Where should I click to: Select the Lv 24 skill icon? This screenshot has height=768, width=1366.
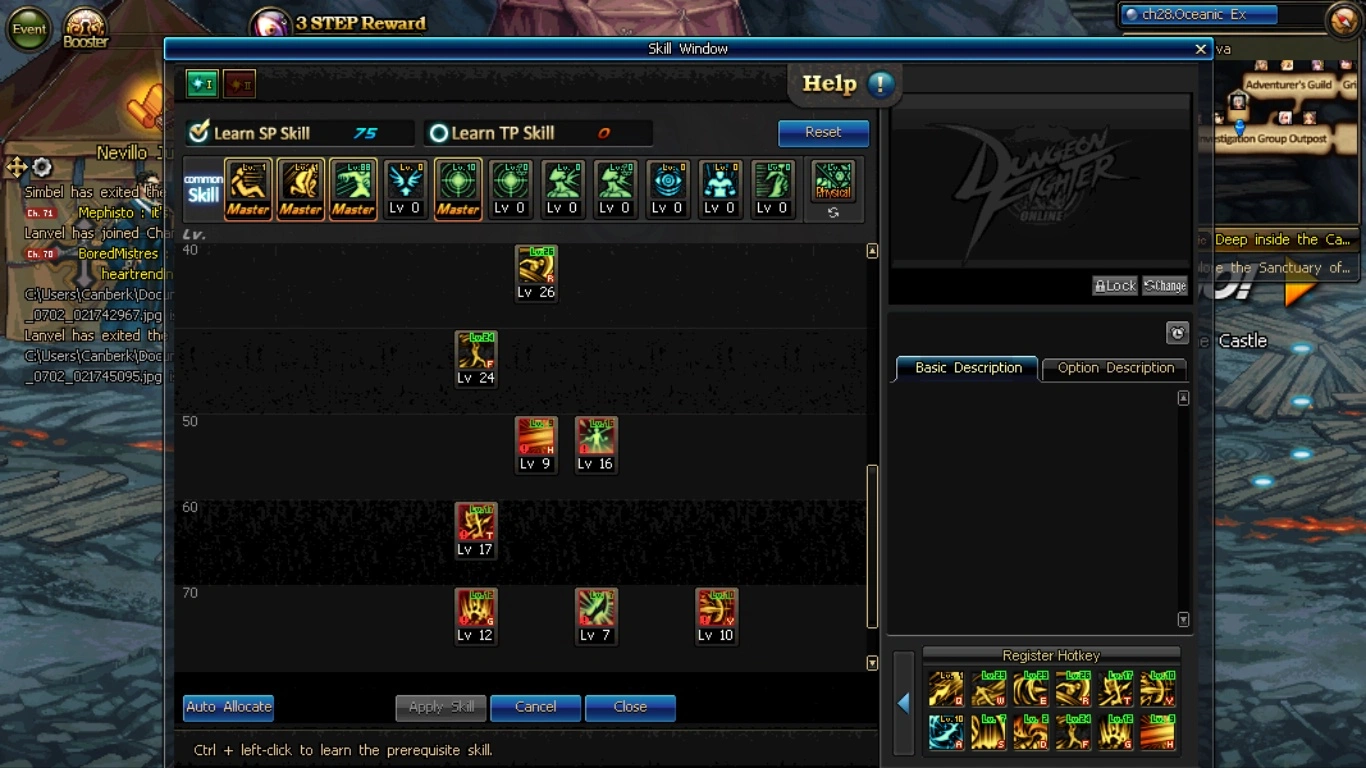(476, 352)
